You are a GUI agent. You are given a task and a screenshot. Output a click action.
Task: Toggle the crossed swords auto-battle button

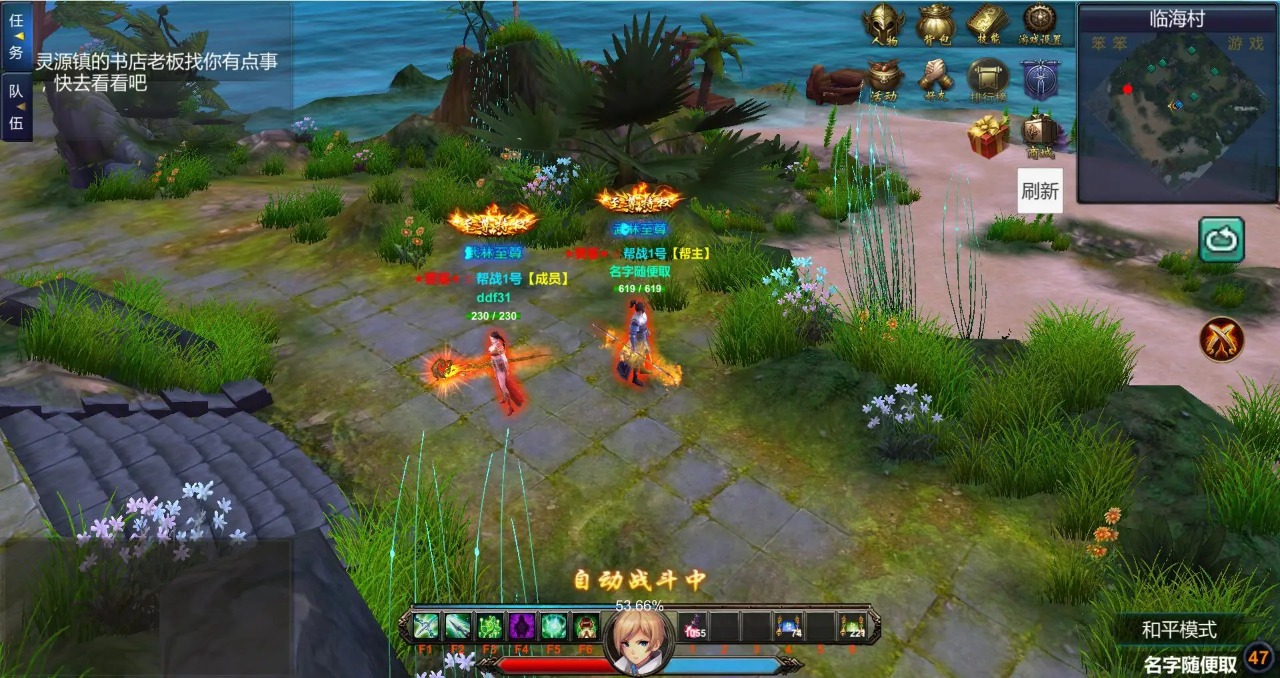point(1221,339)
